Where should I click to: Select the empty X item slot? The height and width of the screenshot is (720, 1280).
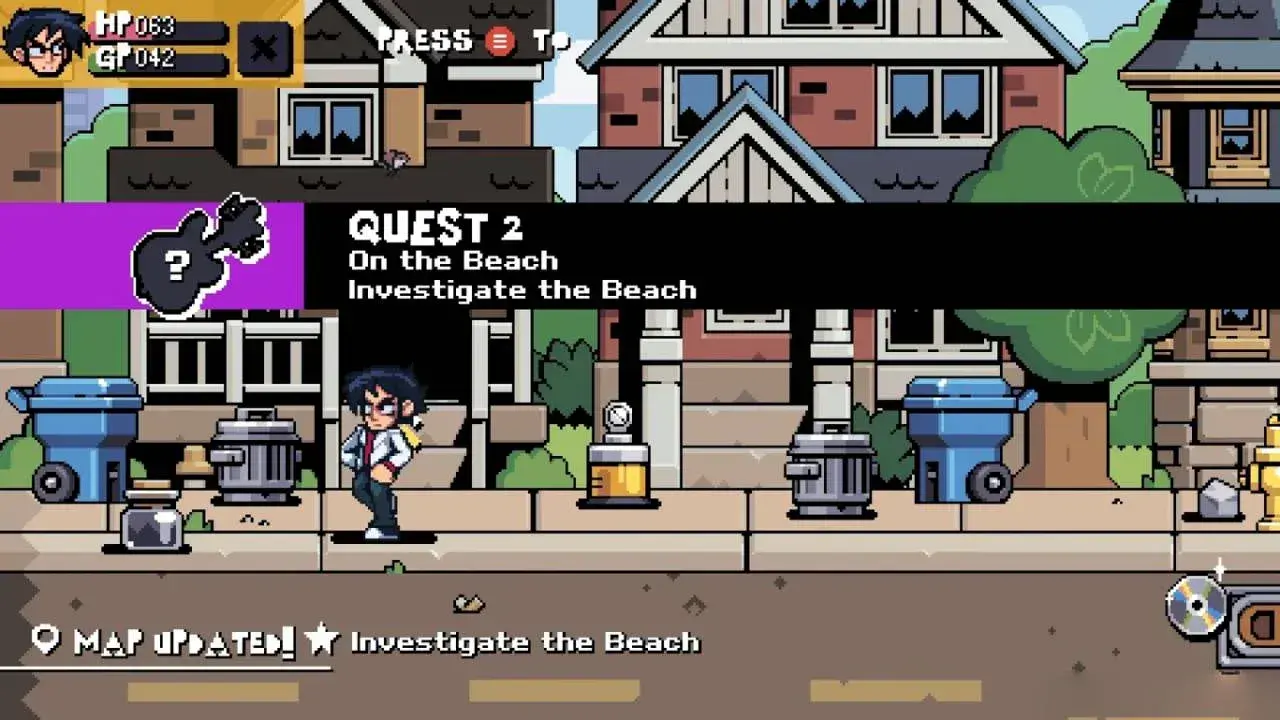(264, 48)
